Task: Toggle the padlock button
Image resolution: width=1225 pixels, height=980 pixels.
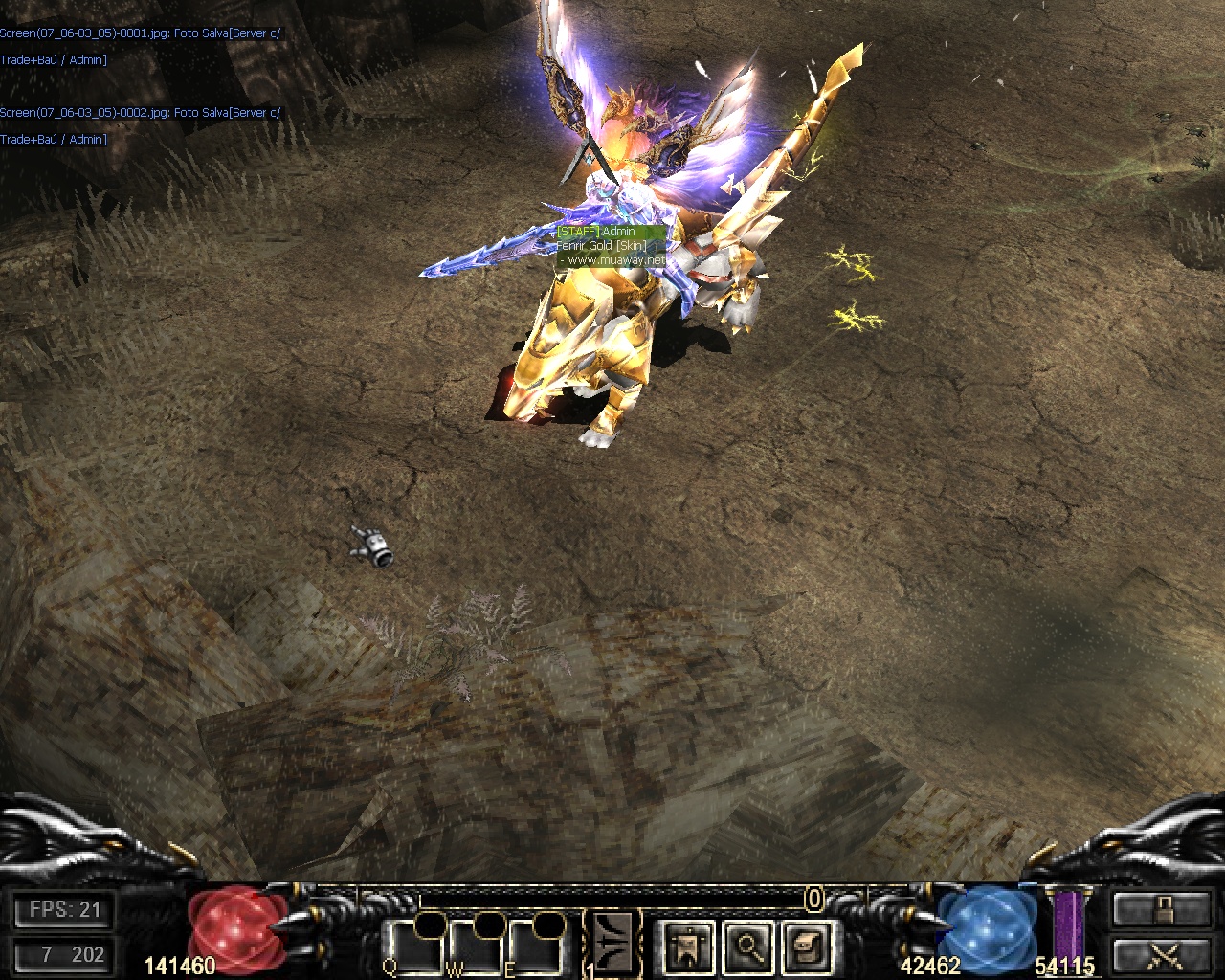Action: pyautogui.click(x=1162, y=908)
